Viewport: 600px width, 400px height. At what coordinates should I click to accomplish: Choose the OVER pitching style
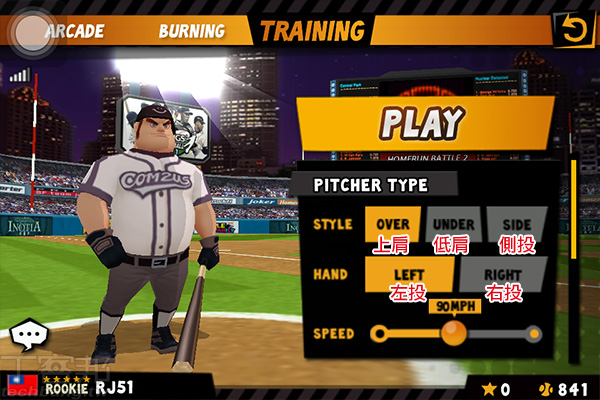pos(393,225)
